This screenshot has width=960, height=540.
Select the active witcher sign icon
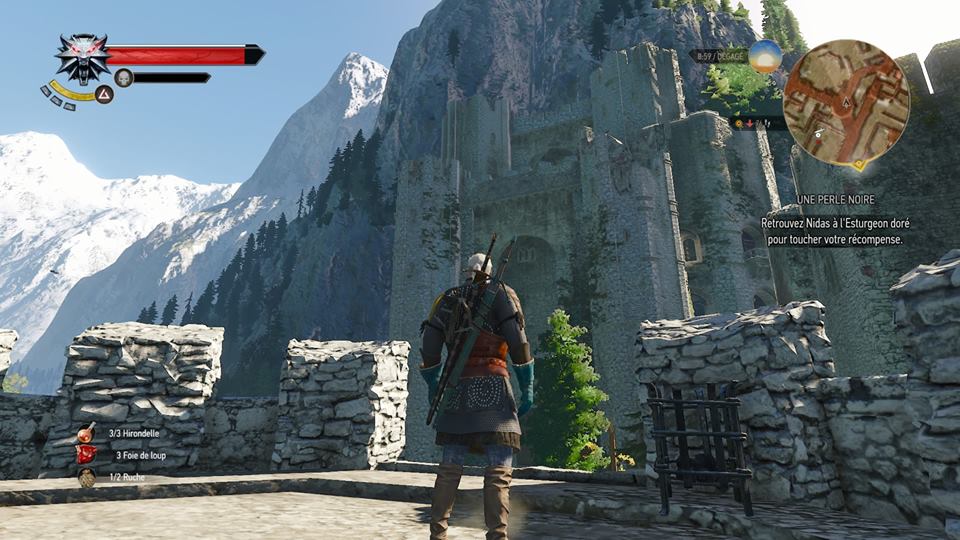point(103,95)
